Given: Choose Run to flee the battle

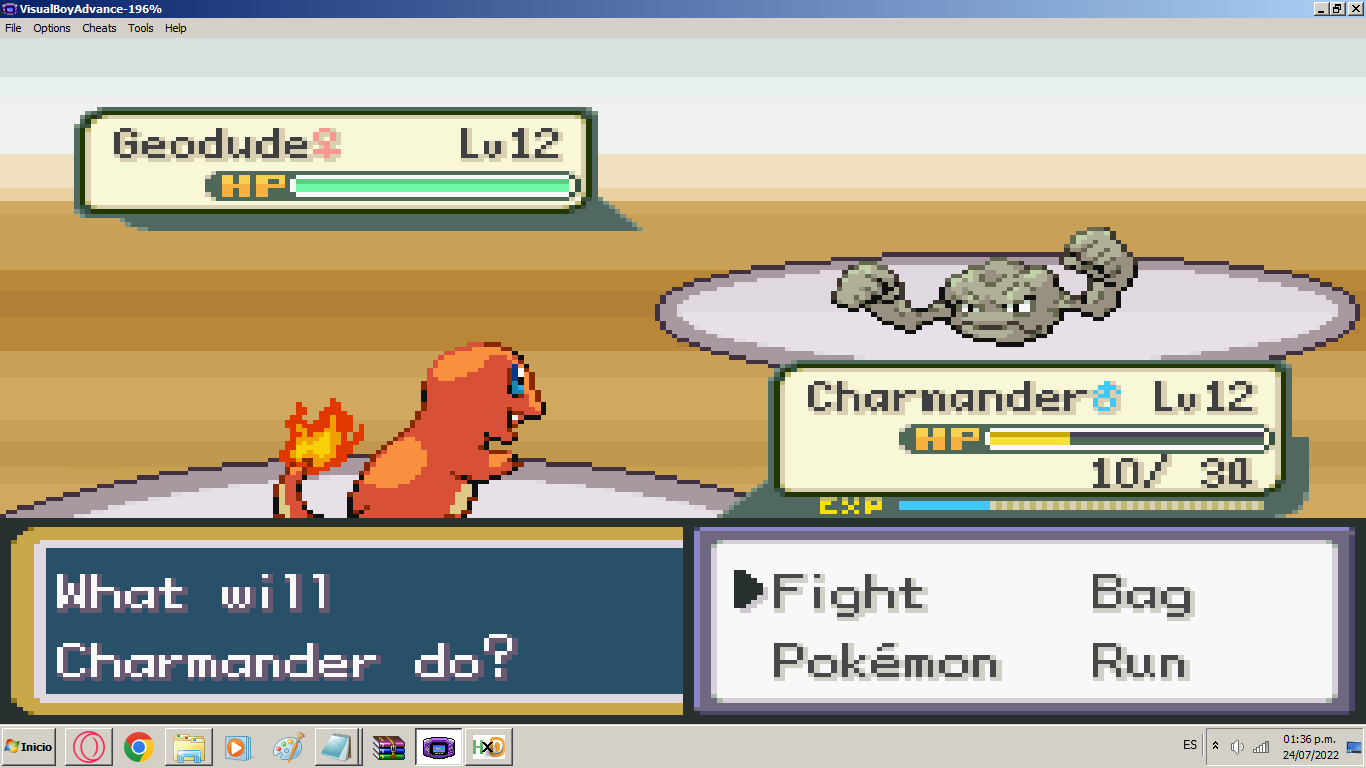Looking at the screenshot, I should pos(1139,662).
